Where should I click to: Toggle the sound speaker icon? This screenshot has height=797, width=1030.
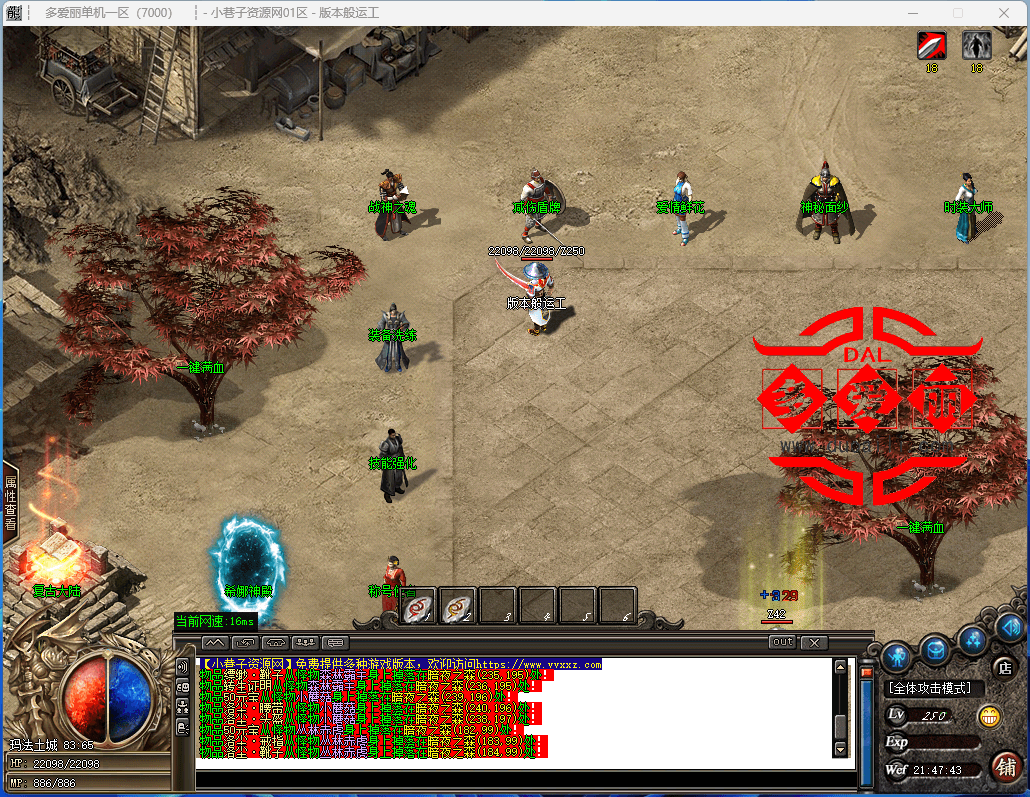coord(1010,627)
